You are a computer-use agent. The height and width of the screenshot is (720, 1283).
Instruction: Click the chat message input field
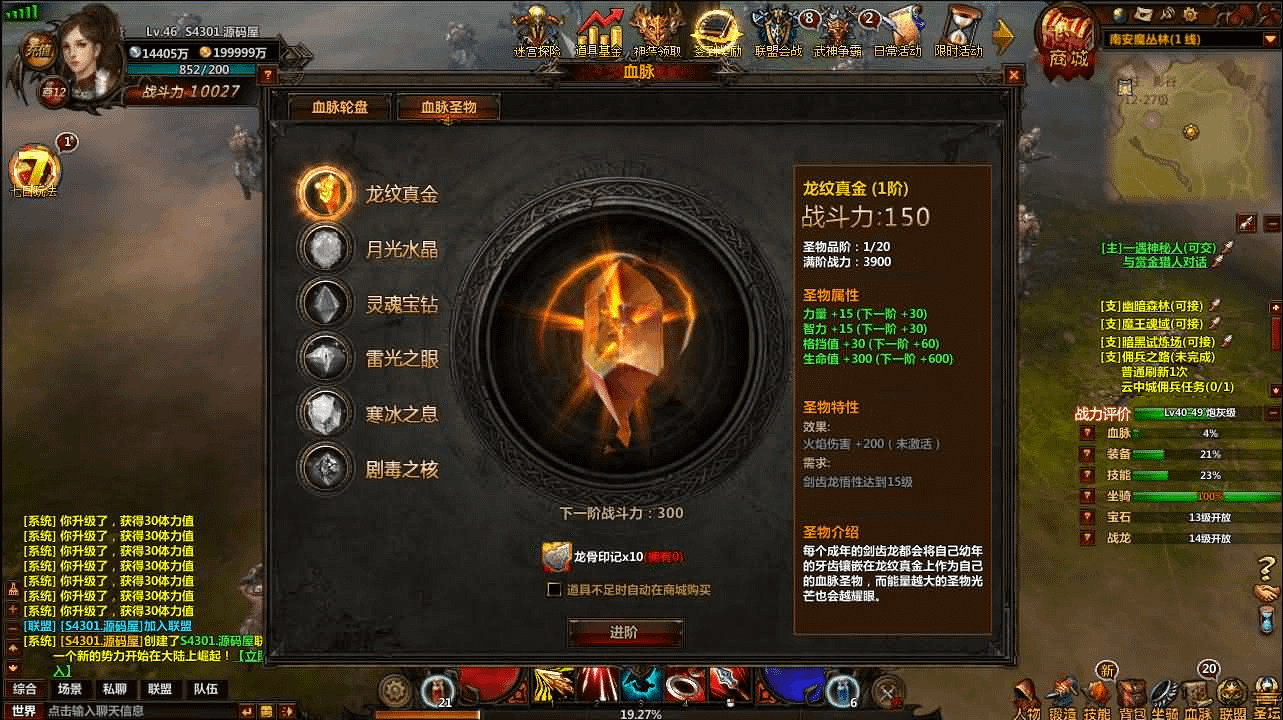[x=140, y=711]
